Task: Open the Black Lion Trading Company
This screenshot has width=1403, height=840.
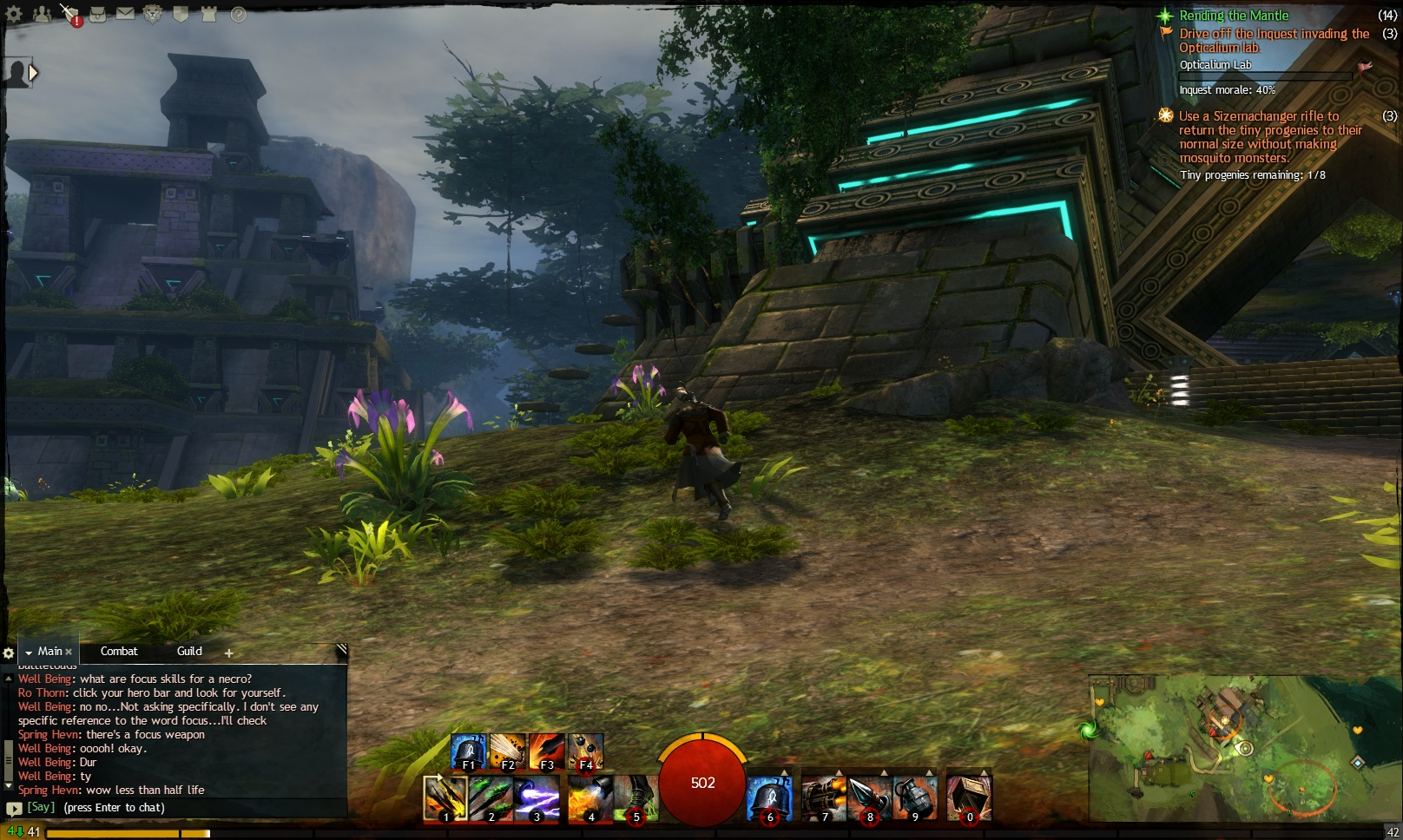Action: [152, 14]
